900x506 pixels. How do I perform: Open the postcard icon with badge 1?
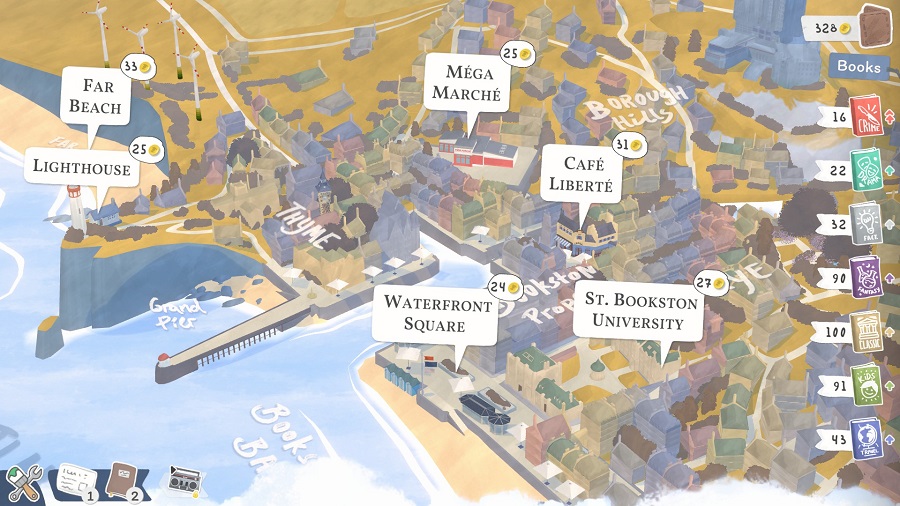click(75, 481)
